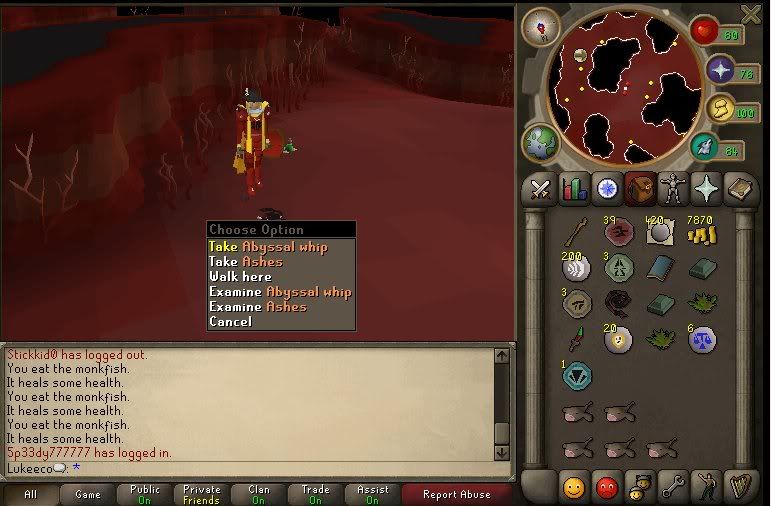Screen dimensions: 771x506
Task: Select Walk here in the option menu
Action: (240, 277)
